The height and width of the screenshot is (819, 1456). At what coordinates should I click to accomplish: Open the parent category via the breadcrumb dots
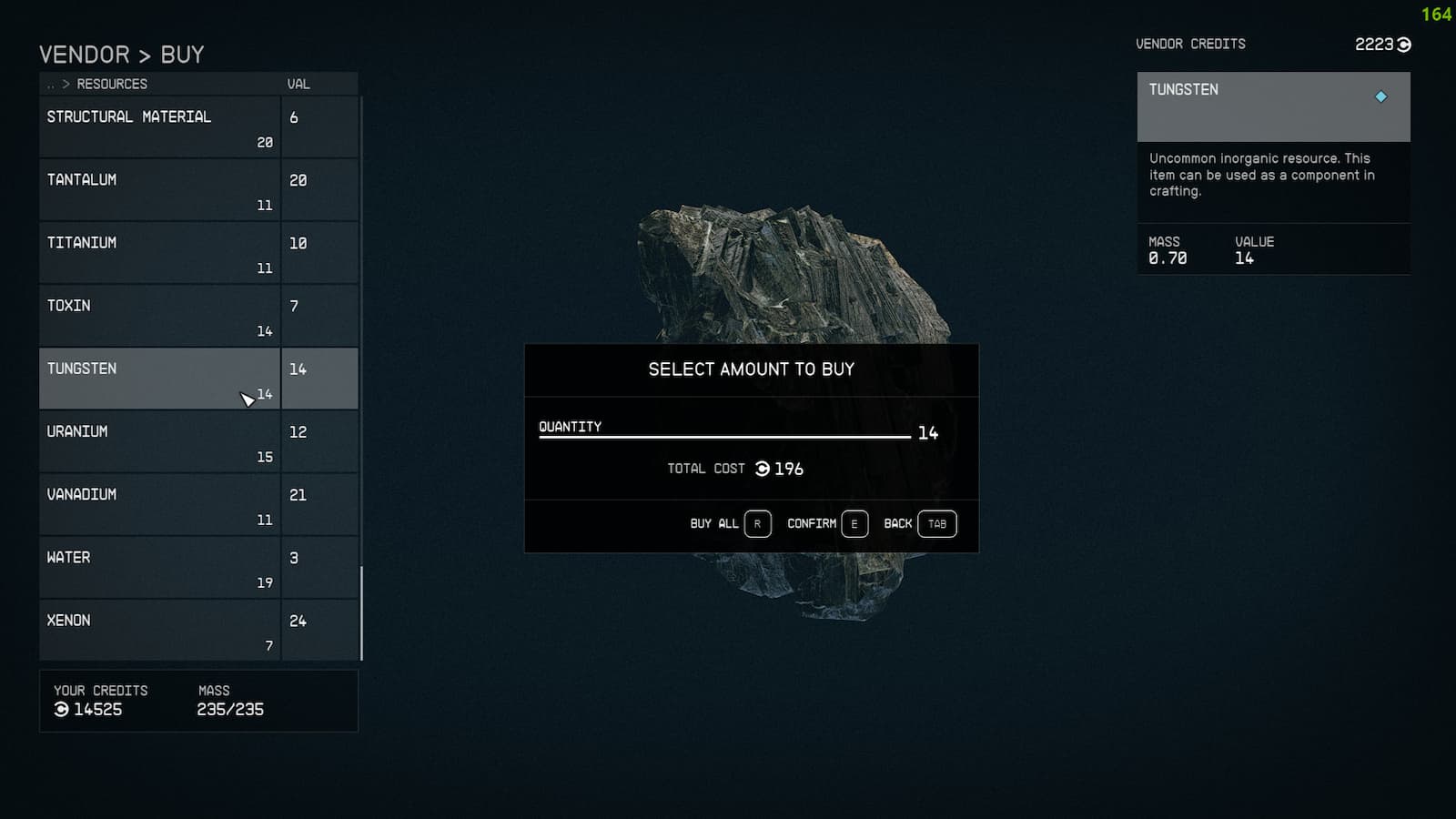(x=50, y=83)
